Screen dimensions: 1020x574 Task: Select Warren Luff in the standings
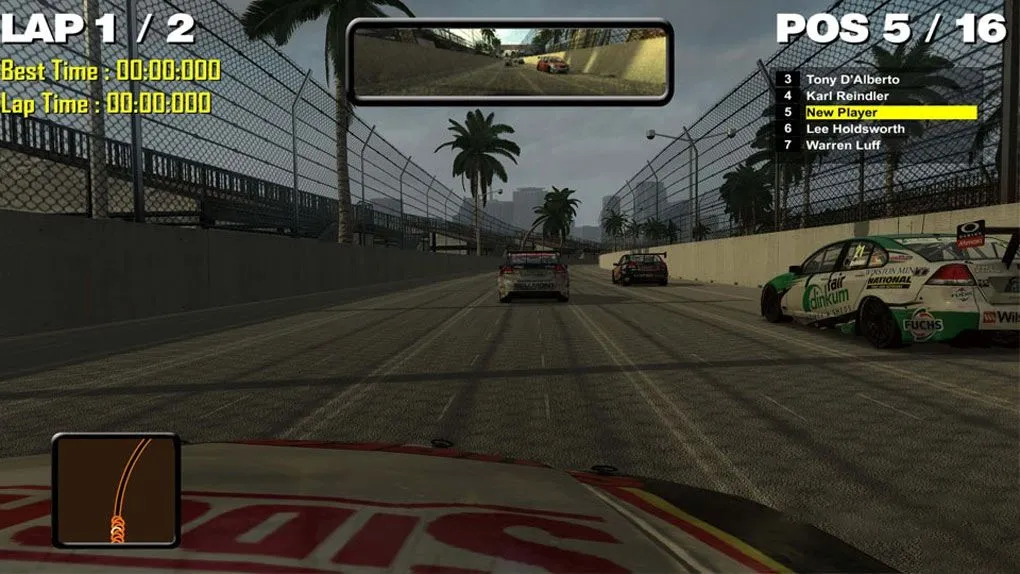coord(844,145)
